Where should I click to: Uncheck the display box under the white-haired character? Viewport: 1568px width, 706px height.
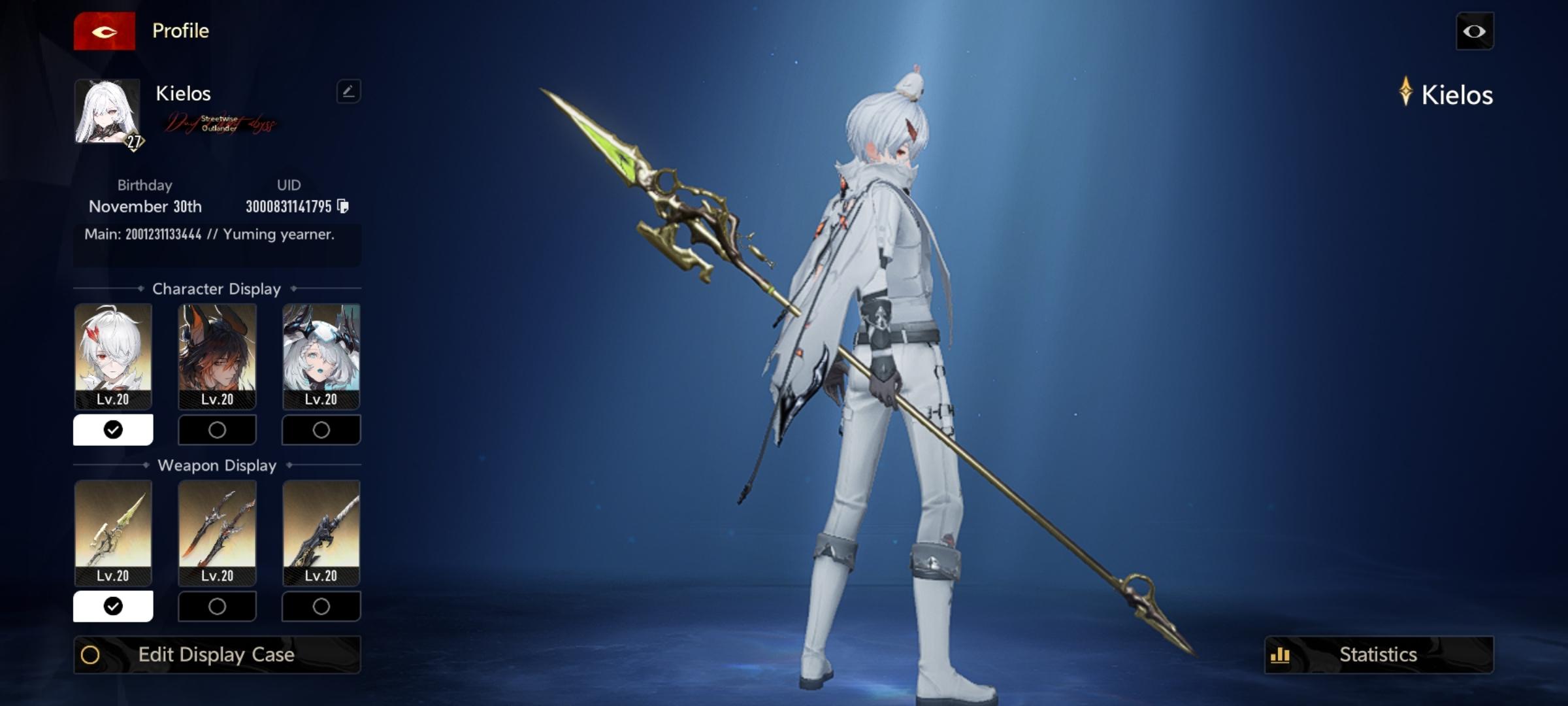[x=113, y=429]
